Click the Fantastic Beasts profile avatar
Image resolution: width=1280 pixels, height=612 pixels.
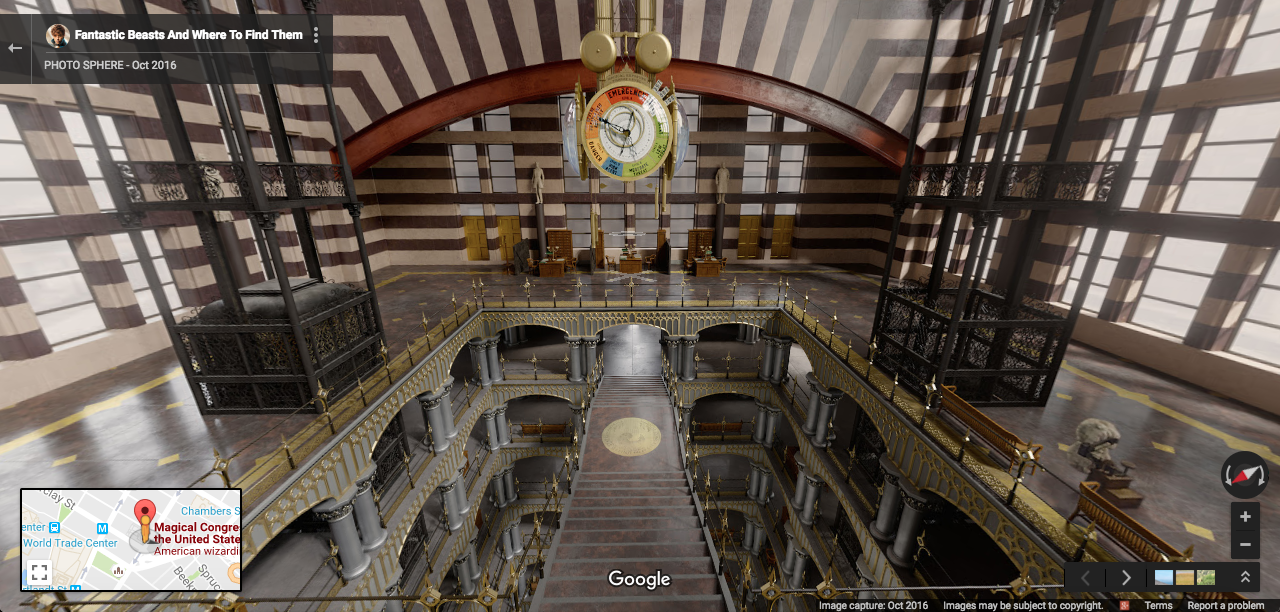[x=58, y=36]
